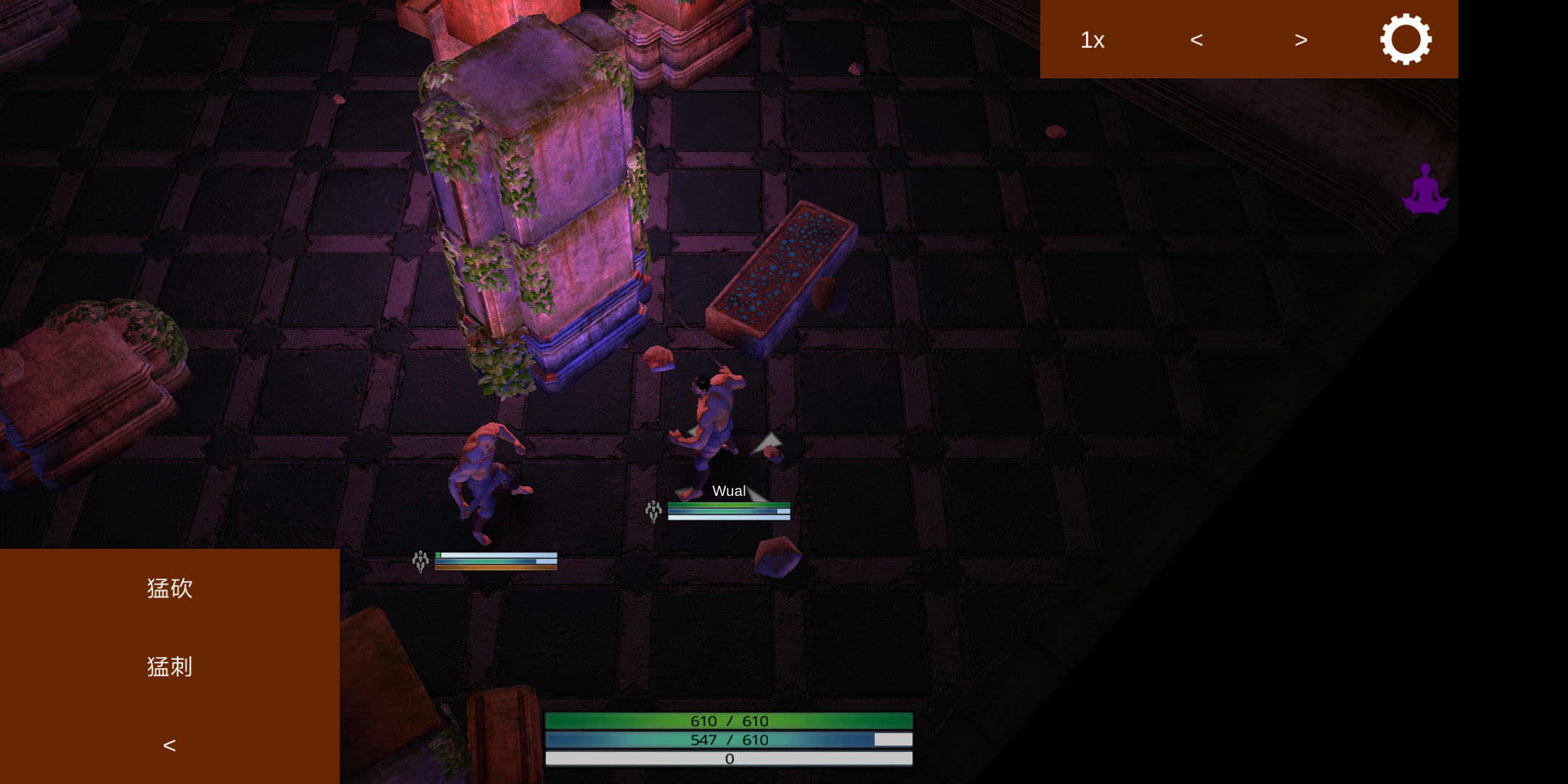Click the purple meditation figure icon

[1425, 189]
